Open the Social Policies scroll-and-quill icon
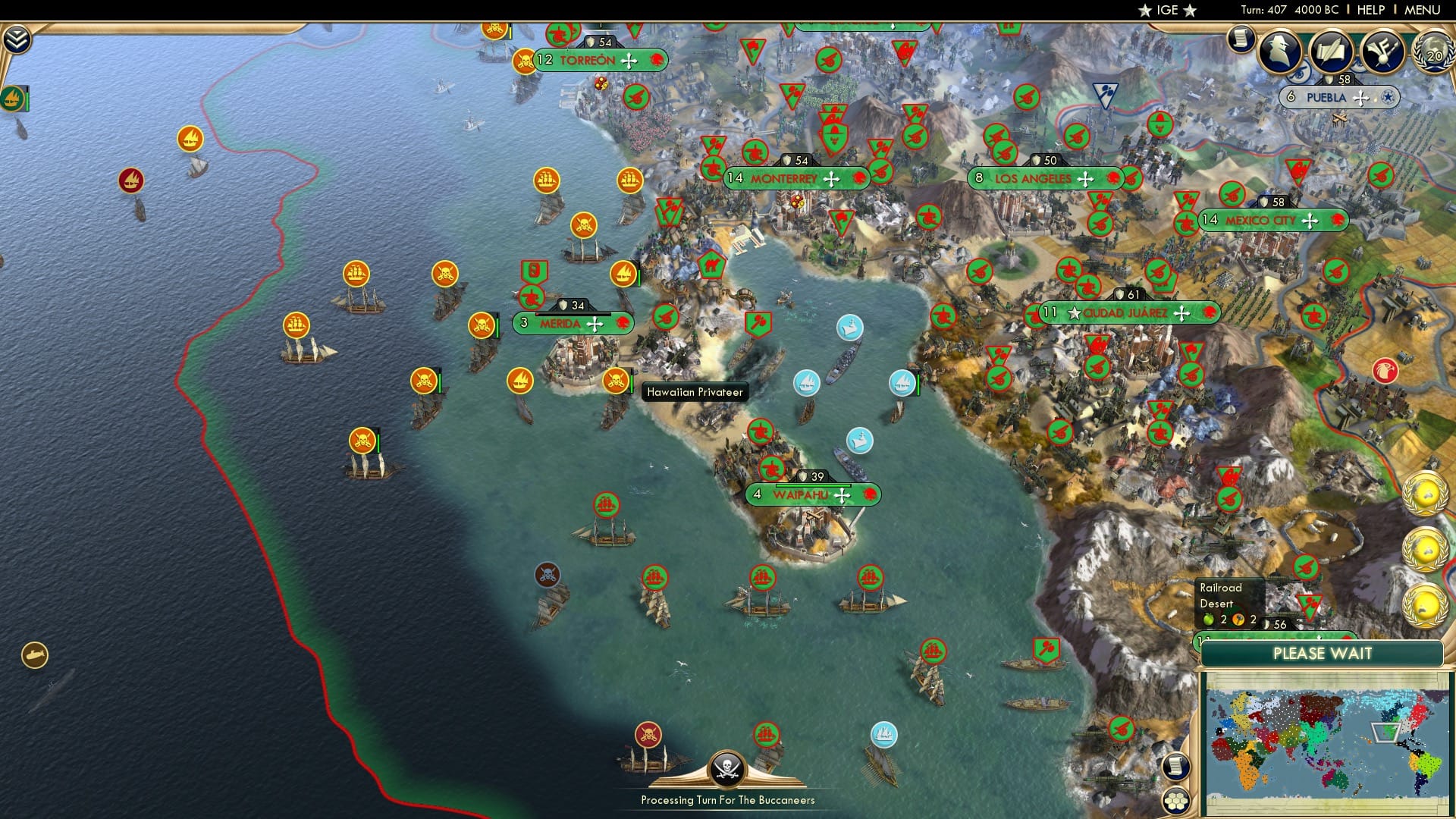The height and width of the screenshot is (819, 1456). pos(1332,52)
